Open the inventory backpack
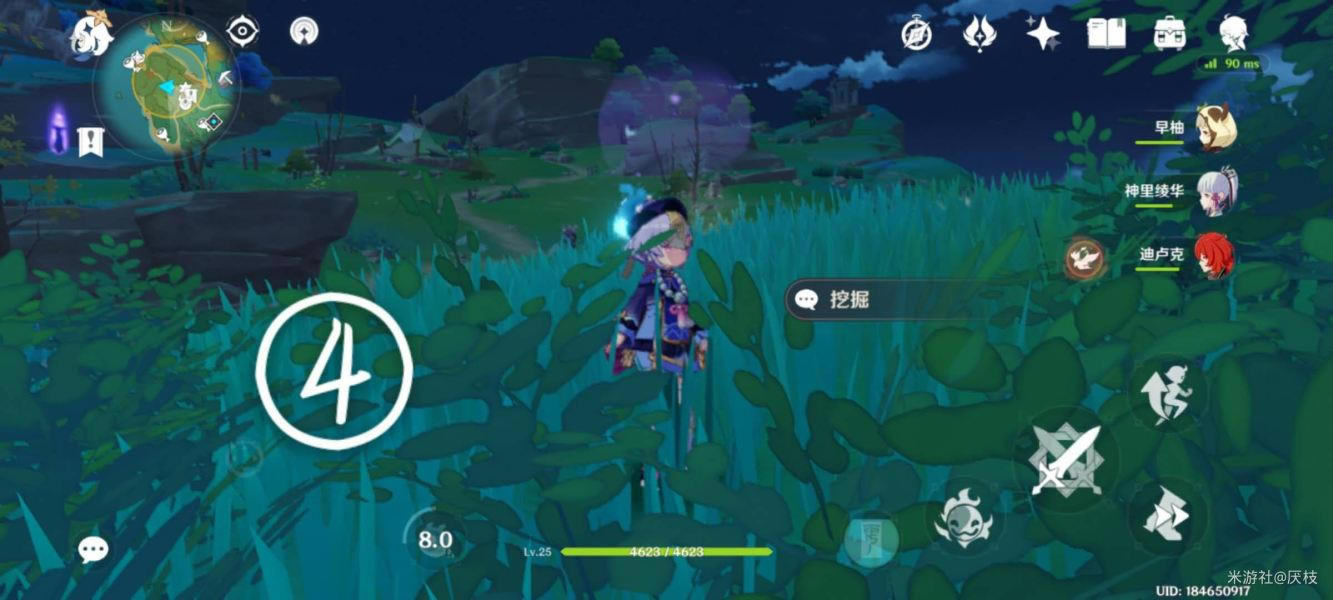This screenshot has height=600, width=1333. [1169, 34]
